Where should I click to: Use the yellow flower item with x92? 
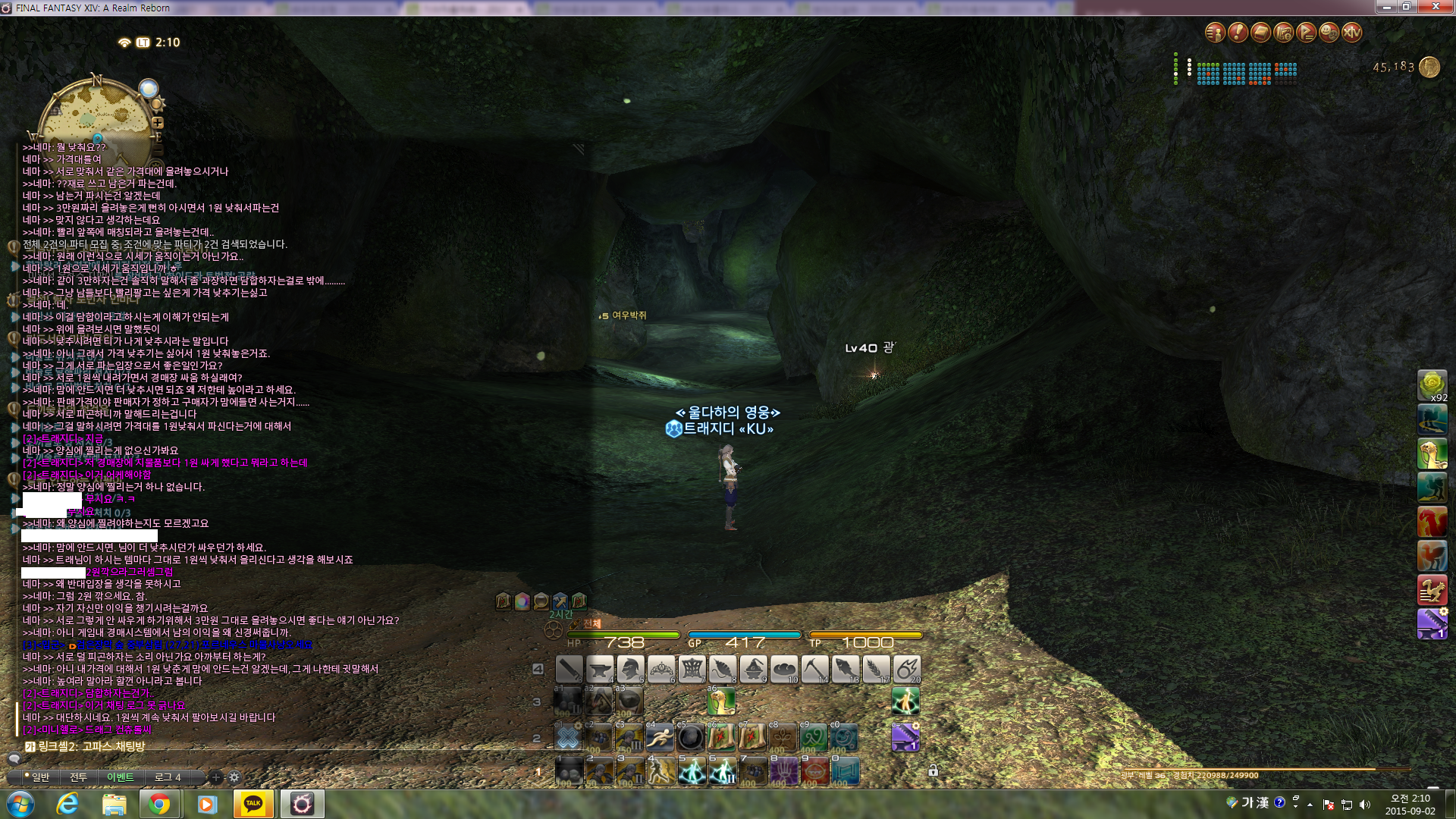[1432, 385]
